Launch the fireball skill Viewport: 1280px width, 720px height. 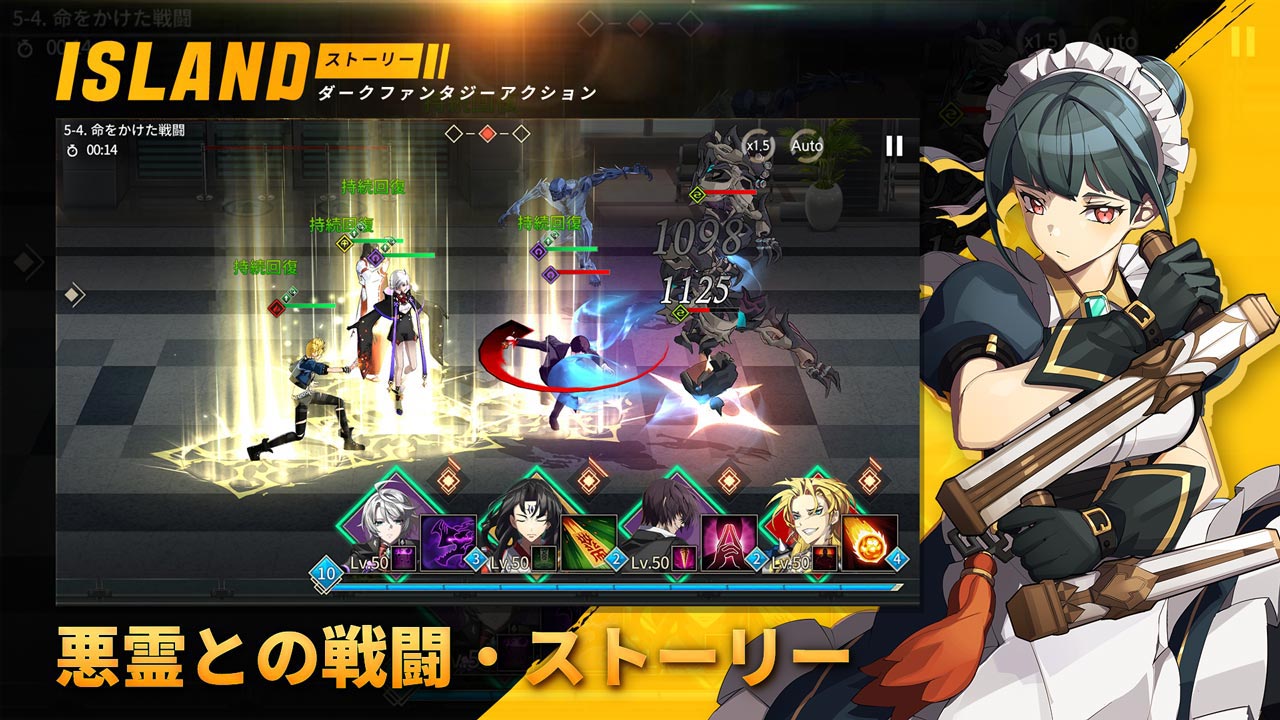click(x=869, y=543)
